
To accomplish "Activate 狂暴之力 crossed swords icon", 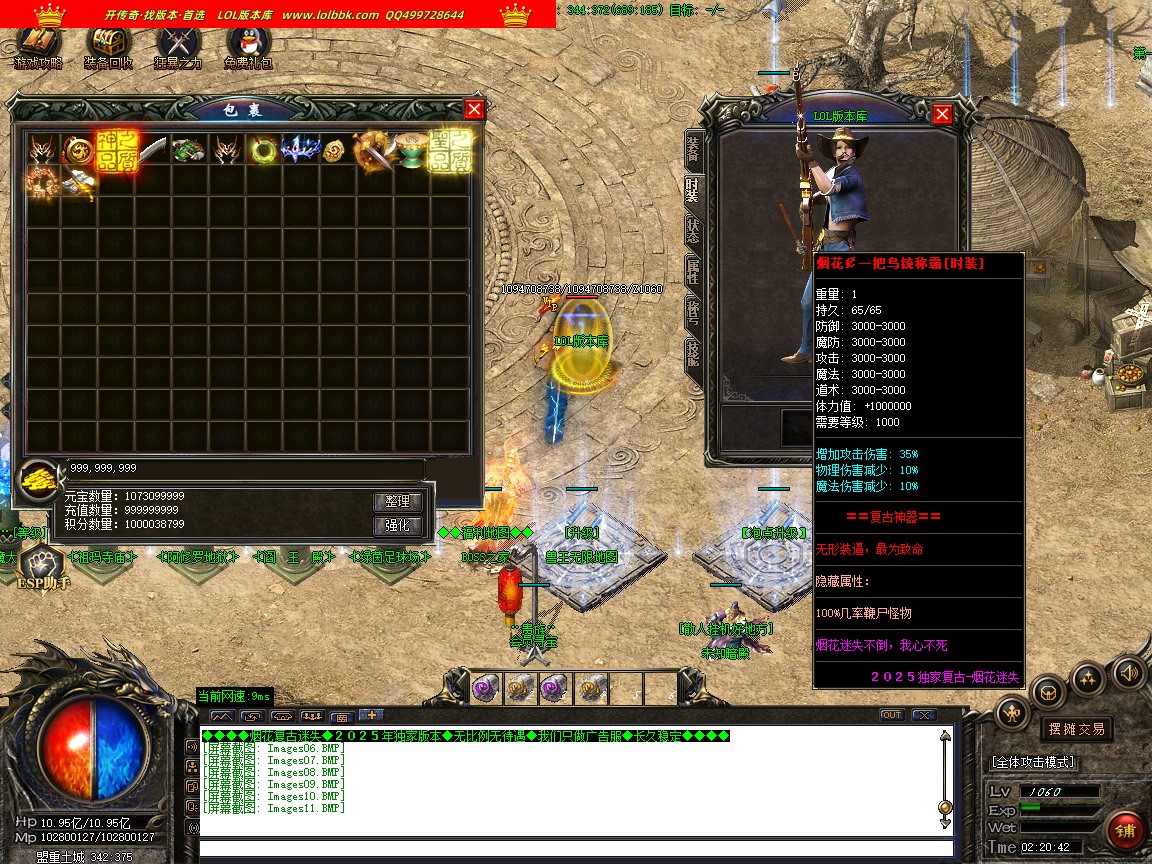I will point(178,43).
